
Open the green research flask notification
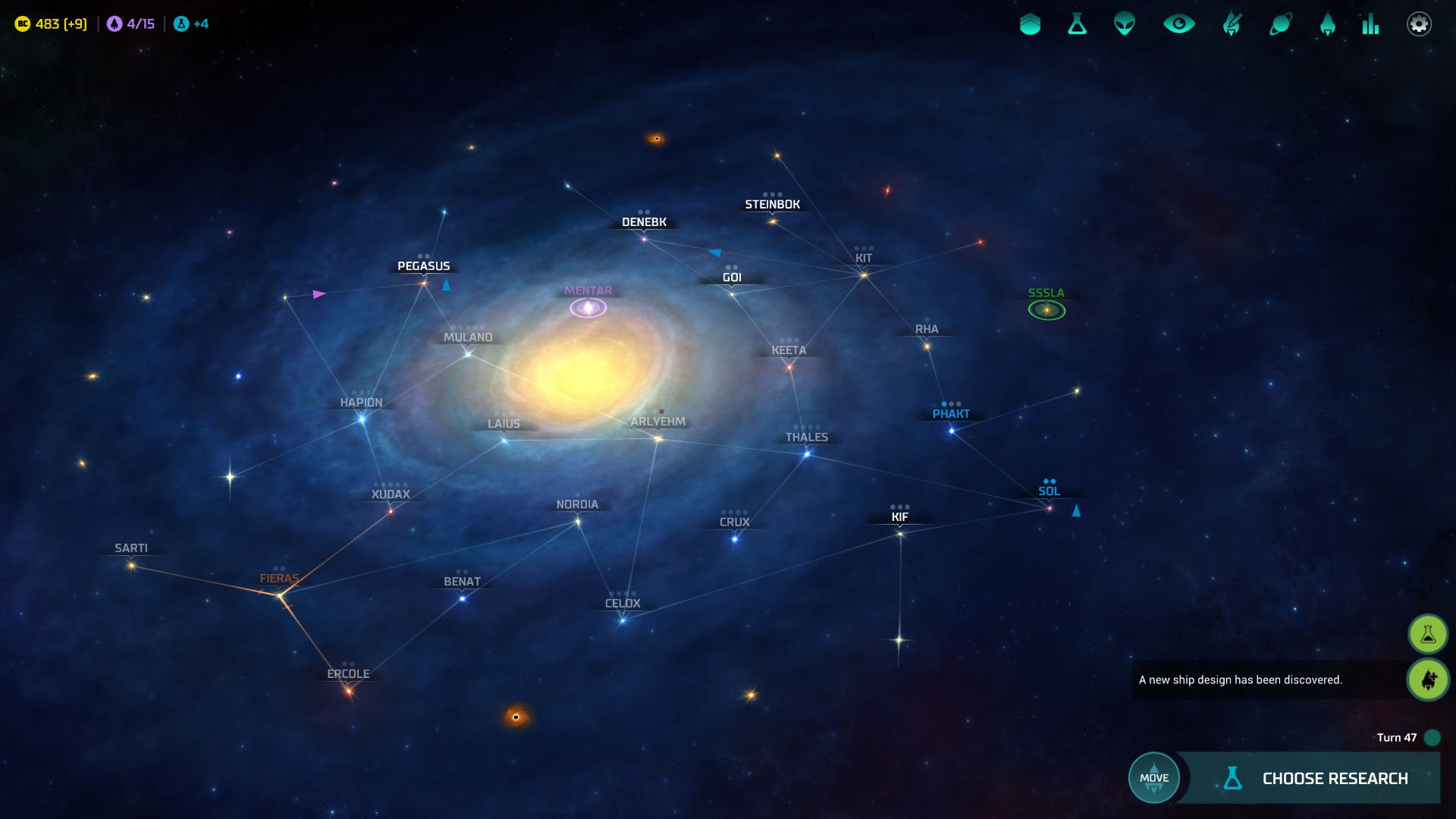pyautogui.click(x=1427, y=634)
